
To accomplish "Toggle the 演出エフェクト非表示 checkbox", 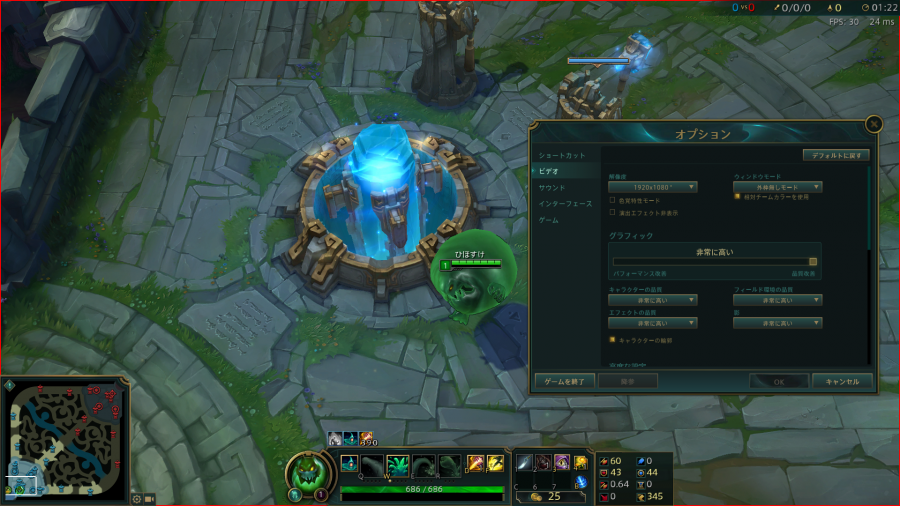I will [x=612, y=212].
